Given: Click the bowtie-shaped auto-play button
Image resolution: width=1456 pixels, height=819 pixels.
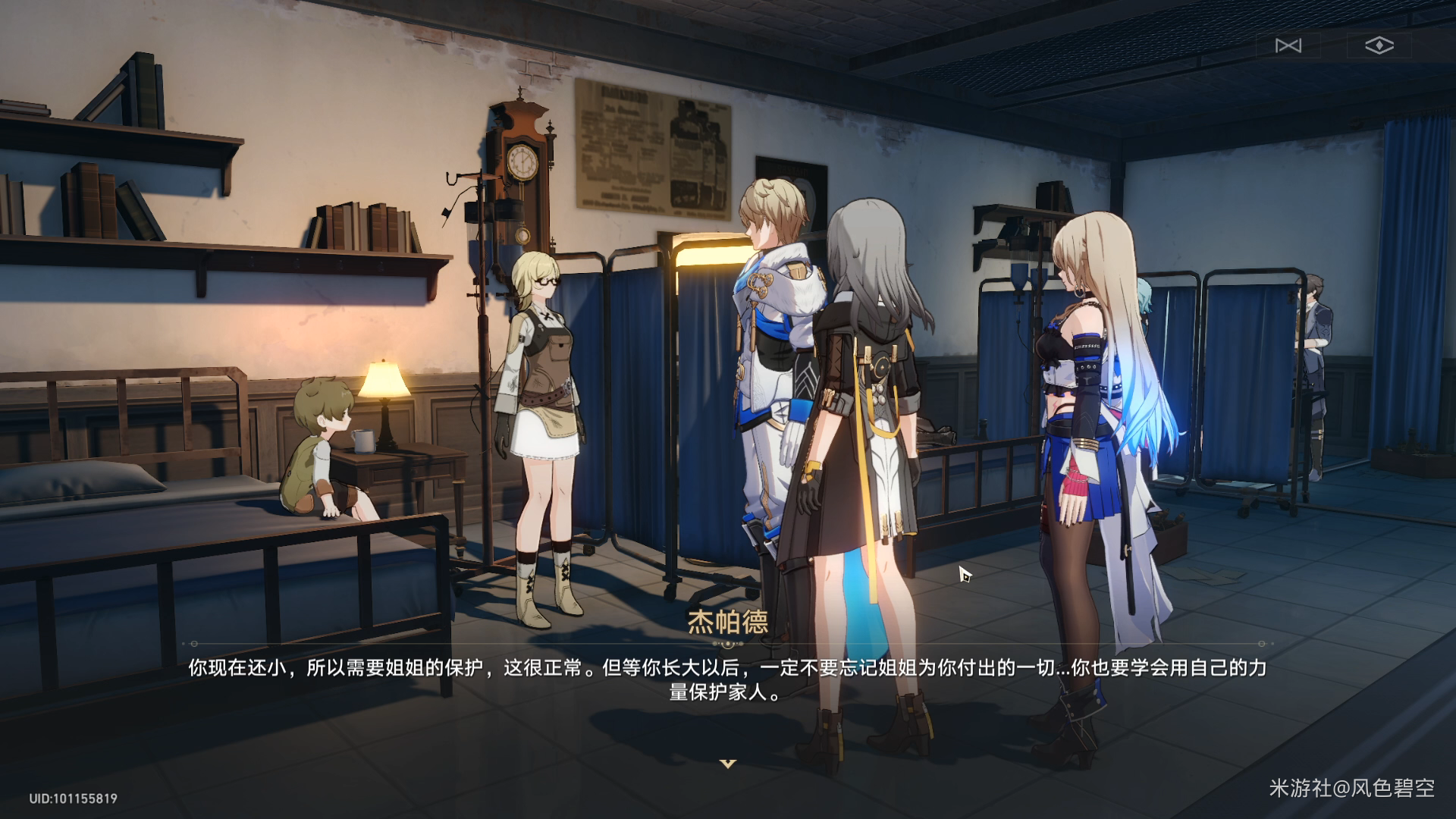Looking at the screenshot, I should tap(1288, 45).
